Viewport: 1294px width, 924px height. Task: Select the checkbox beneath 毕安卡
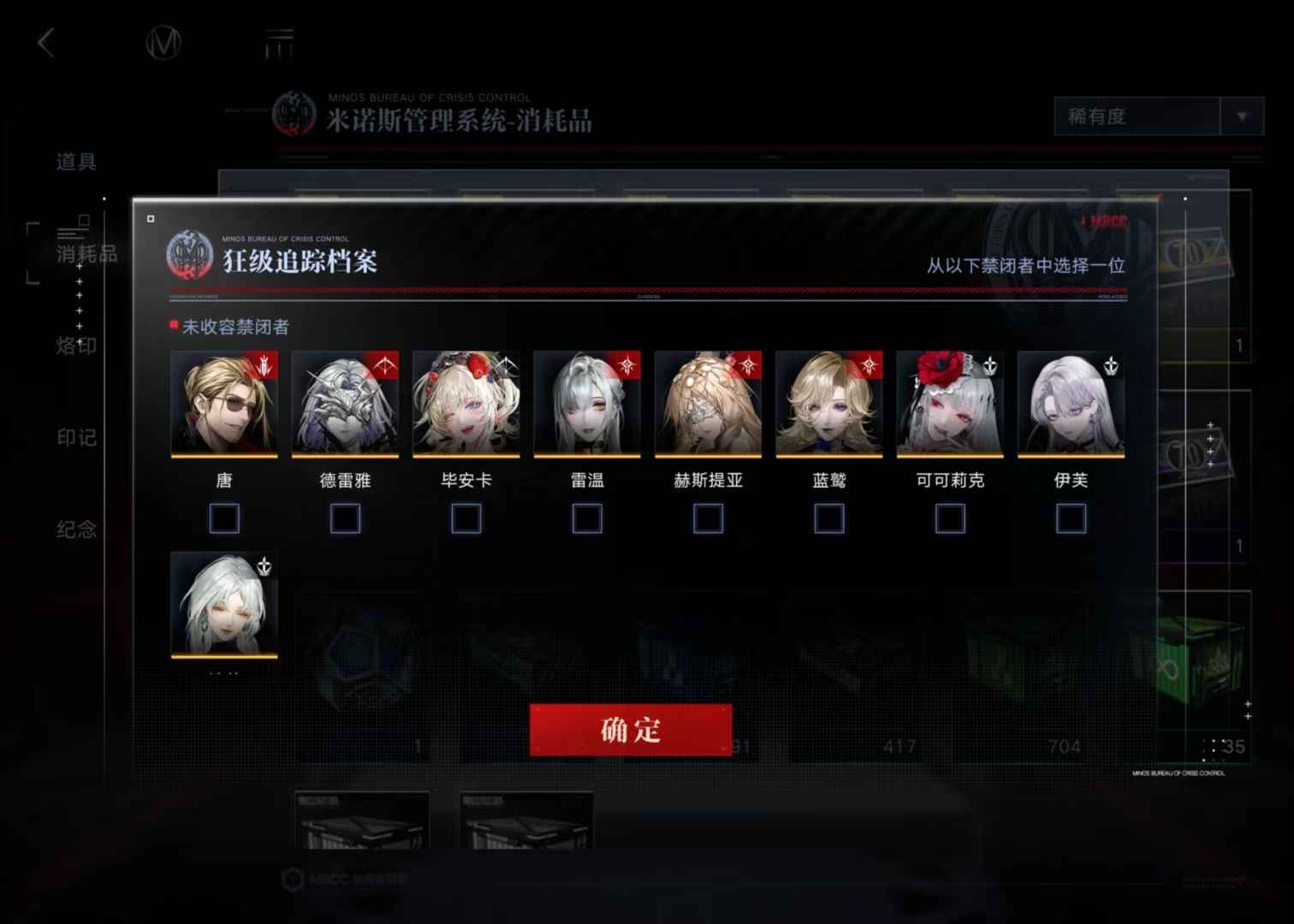point(466,518)
